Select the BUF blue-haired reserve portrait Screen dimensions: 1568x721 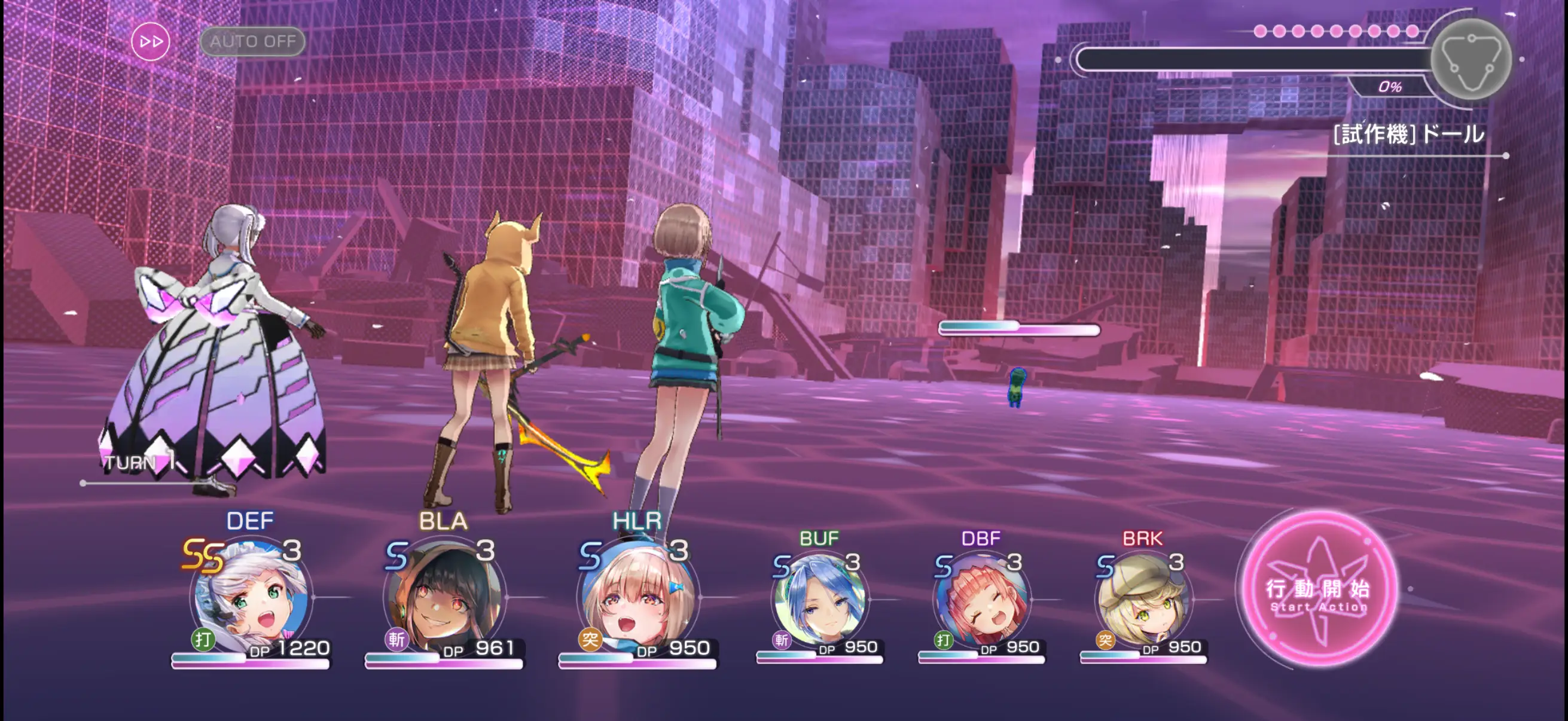(819, 599)
